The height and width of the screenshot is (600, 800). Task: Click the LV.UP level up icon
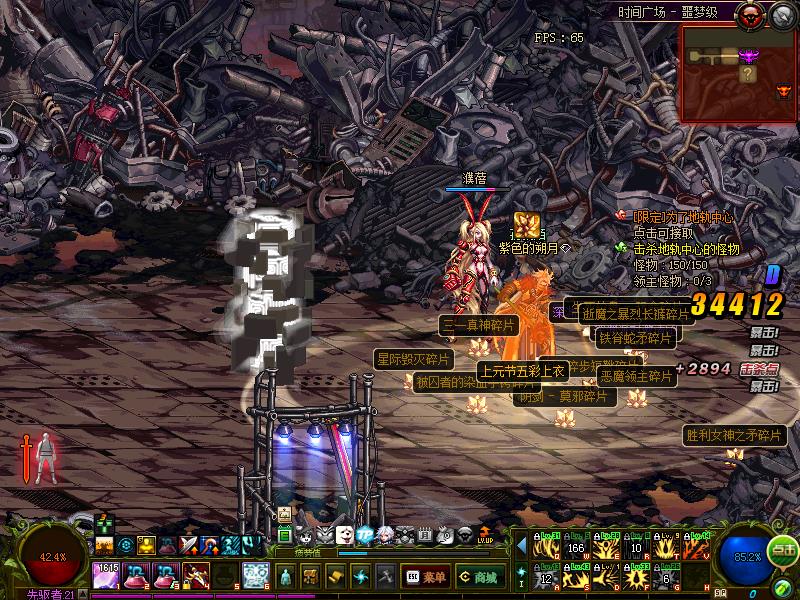485,535
